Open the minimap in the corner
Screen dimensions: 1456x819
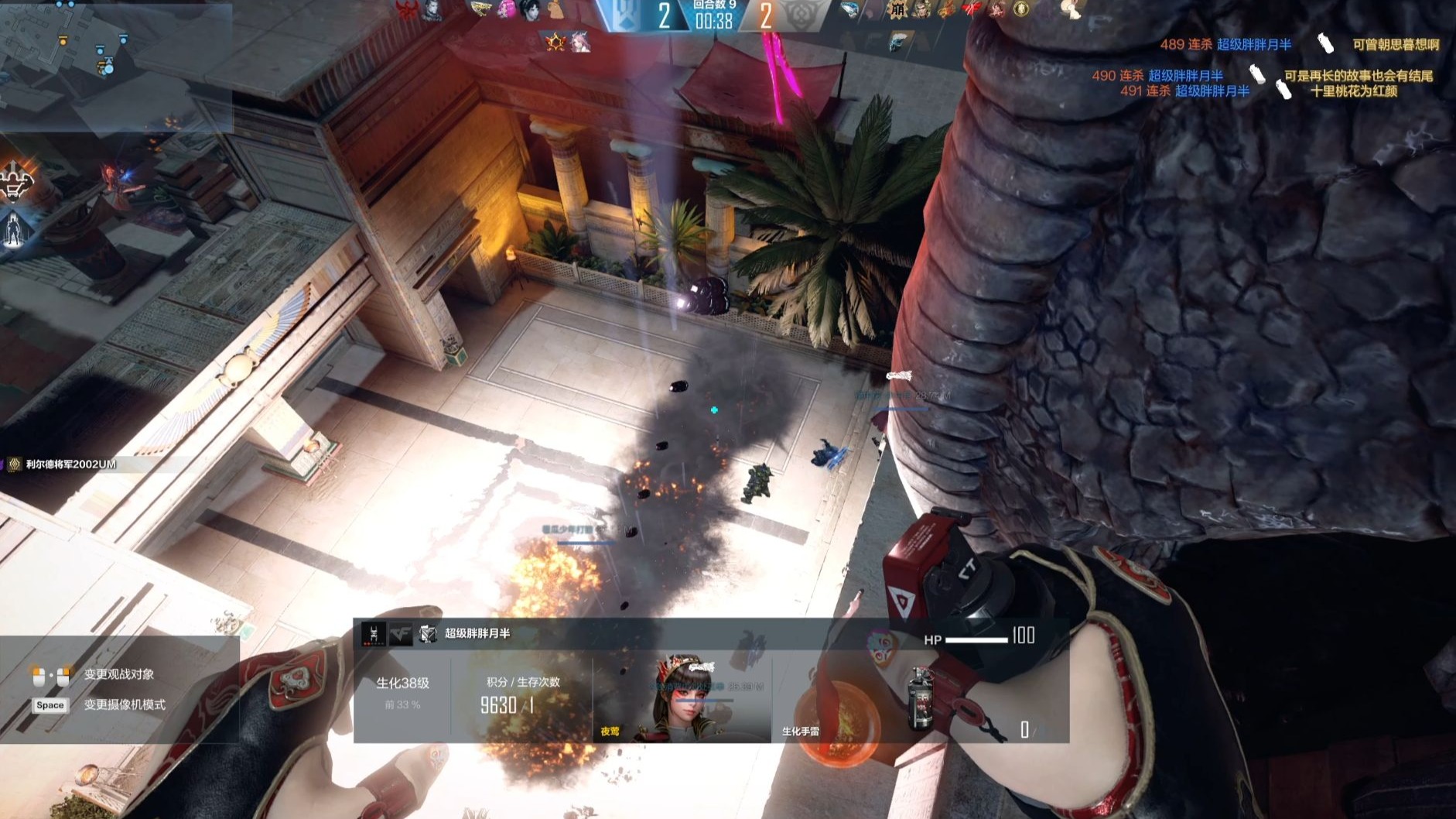click(x=116, y=66)
